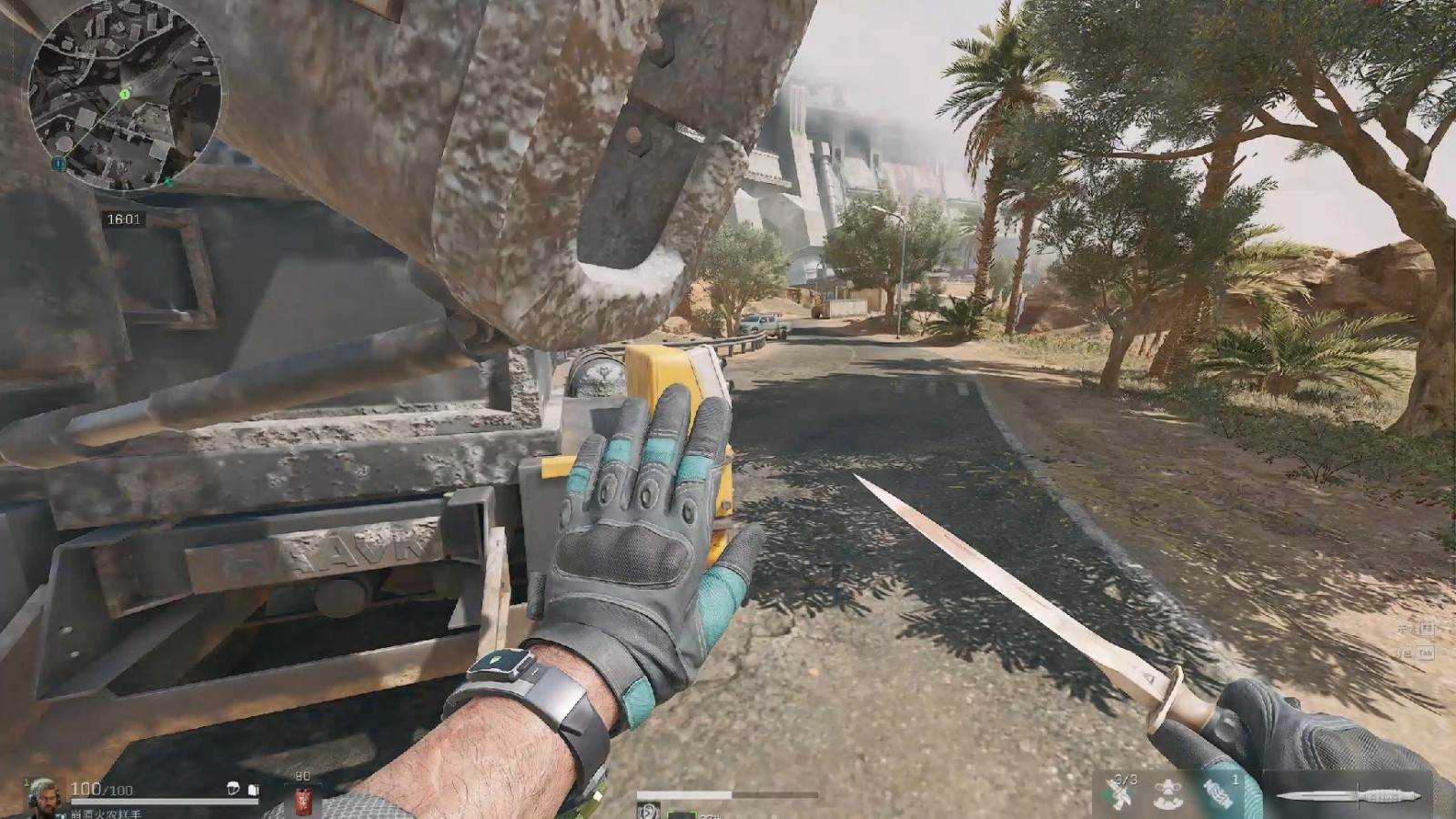Select the combat knife weapon slot
The width and height of the screenshot is (1456, 819).
tap(1349, 796)
